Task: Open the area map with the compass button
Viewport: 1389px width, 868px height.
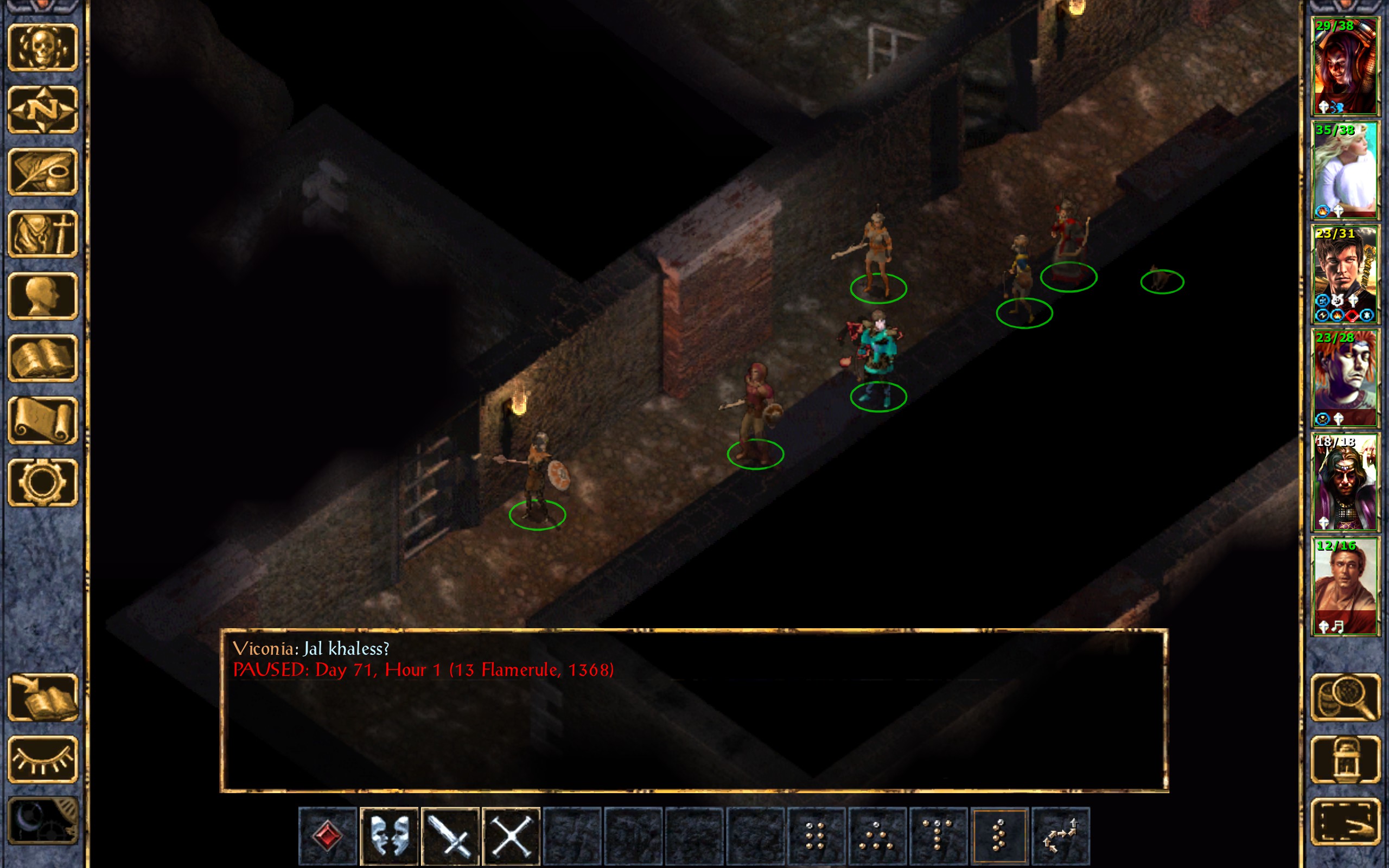Action: tap(43, 110)
